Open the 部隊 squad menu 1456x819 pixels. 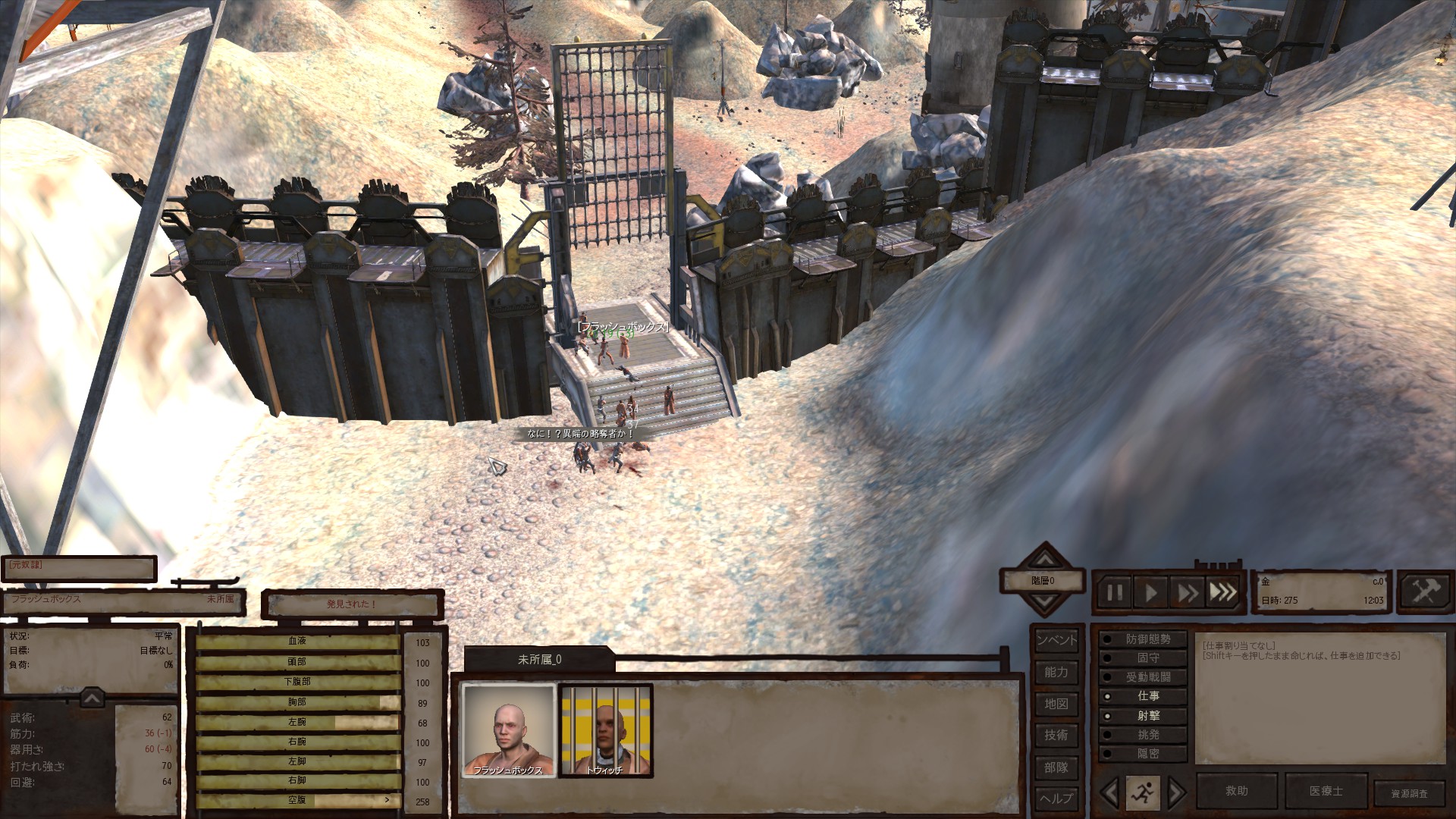[x=1056, y=767]
